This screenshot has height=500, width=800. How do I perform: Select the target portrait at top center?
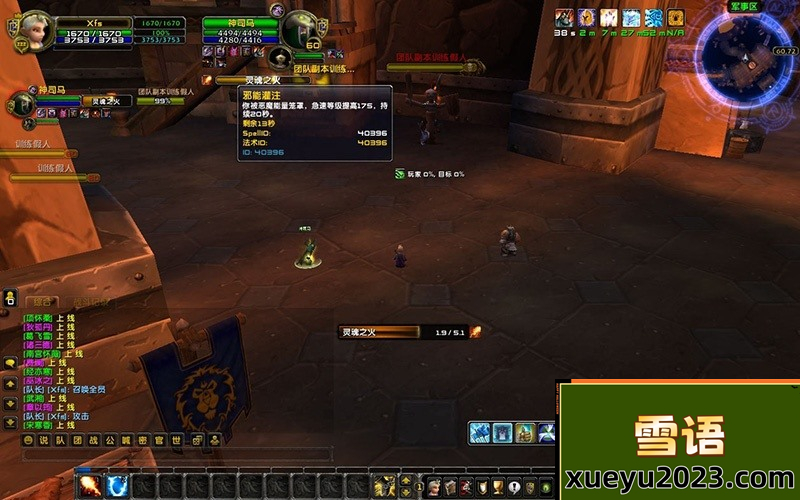pyautogui.click(x=298, y=30)
